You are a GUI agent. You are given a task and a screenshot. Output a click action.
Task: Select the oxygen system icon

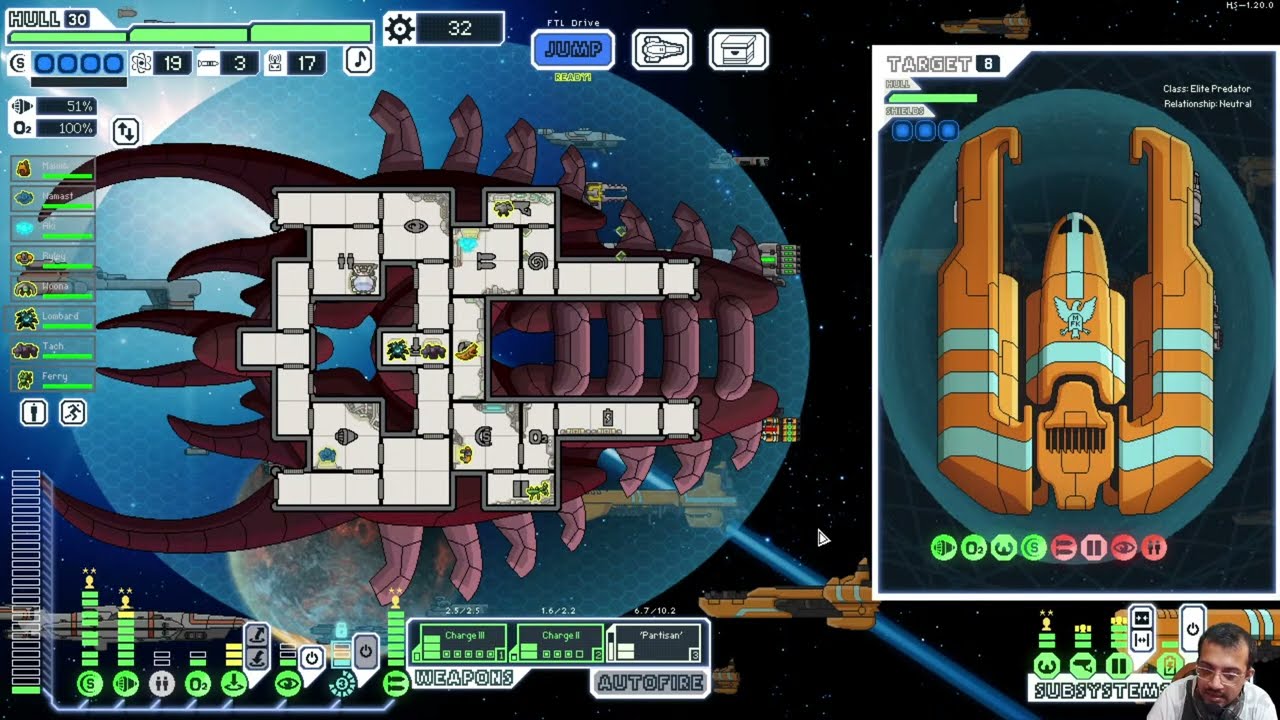click(x=198, y=684)
